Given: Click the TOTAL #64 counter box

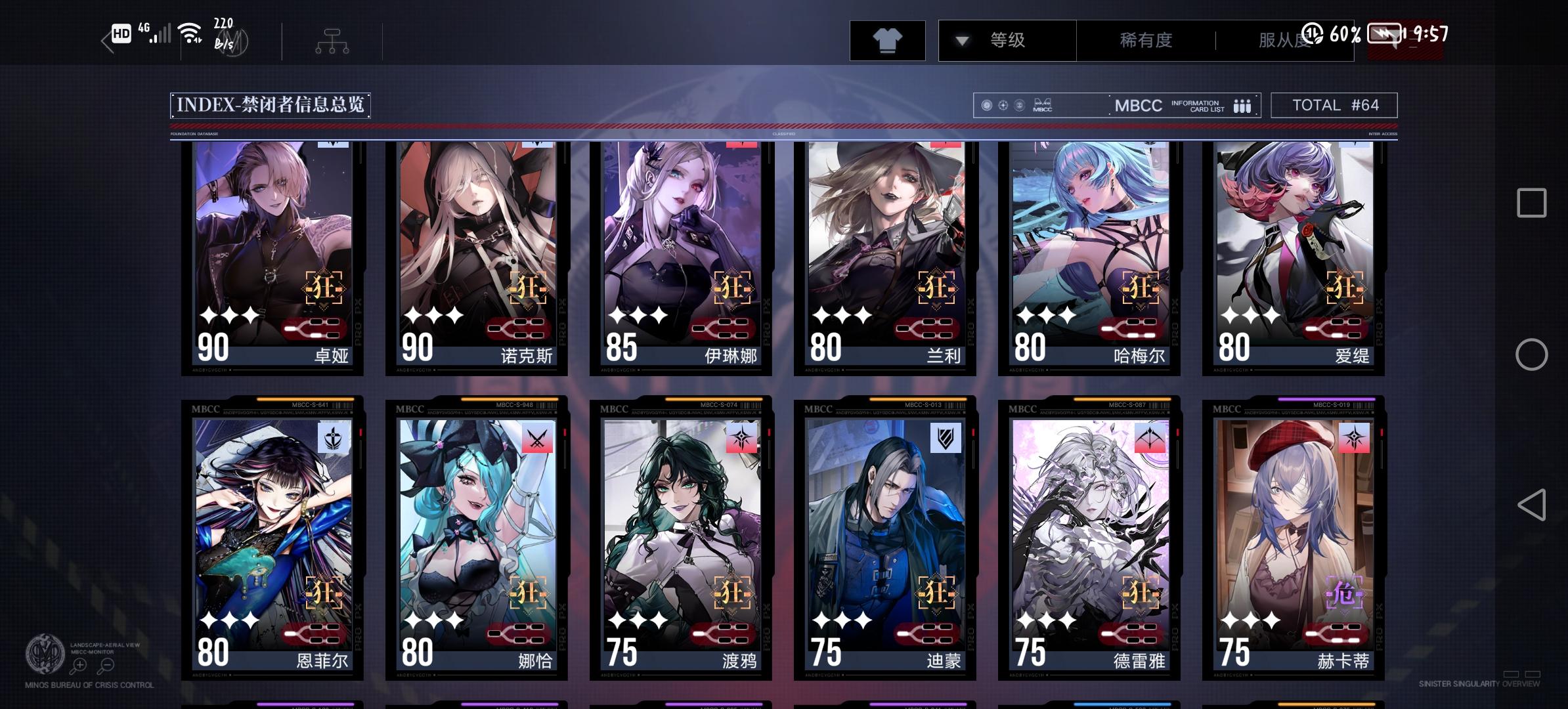Looking at the screenshot, I should 1334,104.
